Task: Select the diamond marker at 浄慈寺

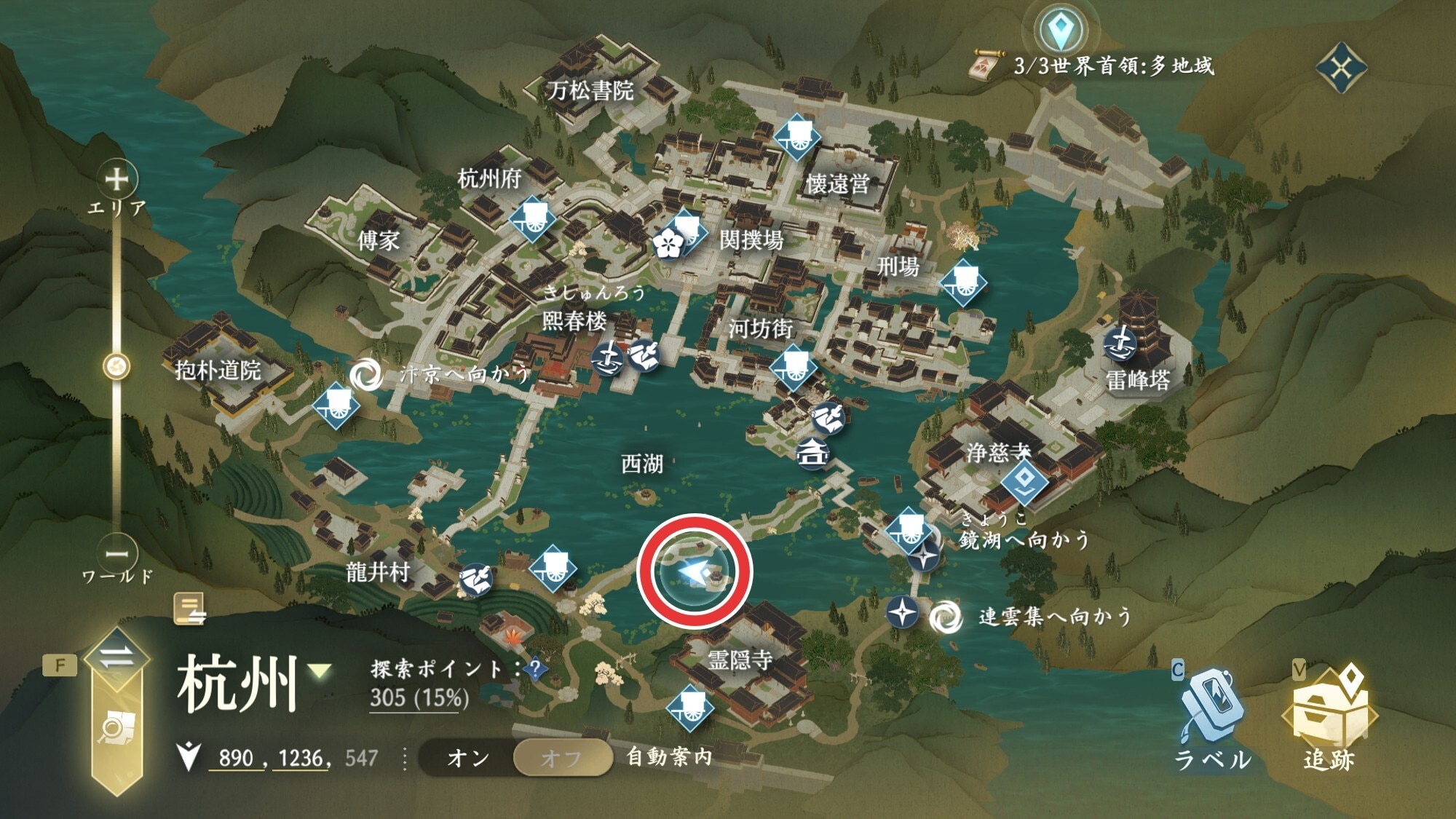Action: 1024,480
